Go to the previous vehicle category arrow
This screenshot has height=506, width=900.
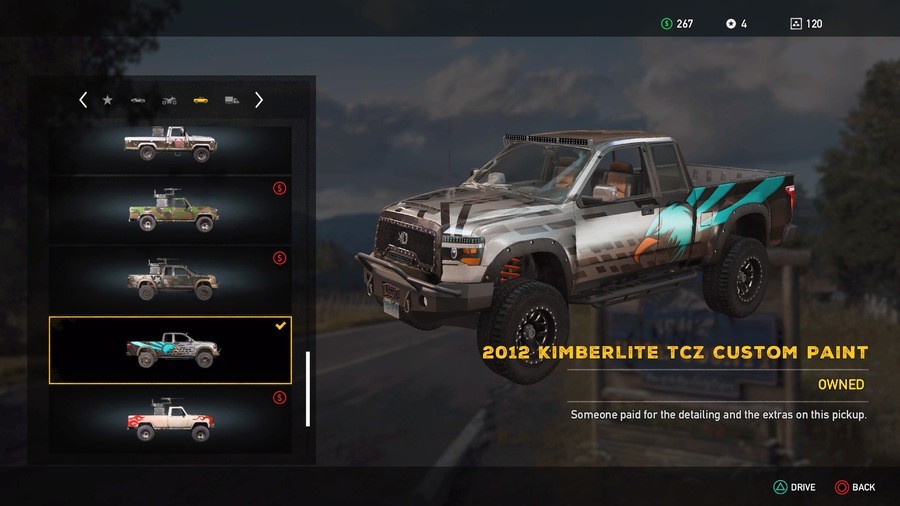point(83,100)
